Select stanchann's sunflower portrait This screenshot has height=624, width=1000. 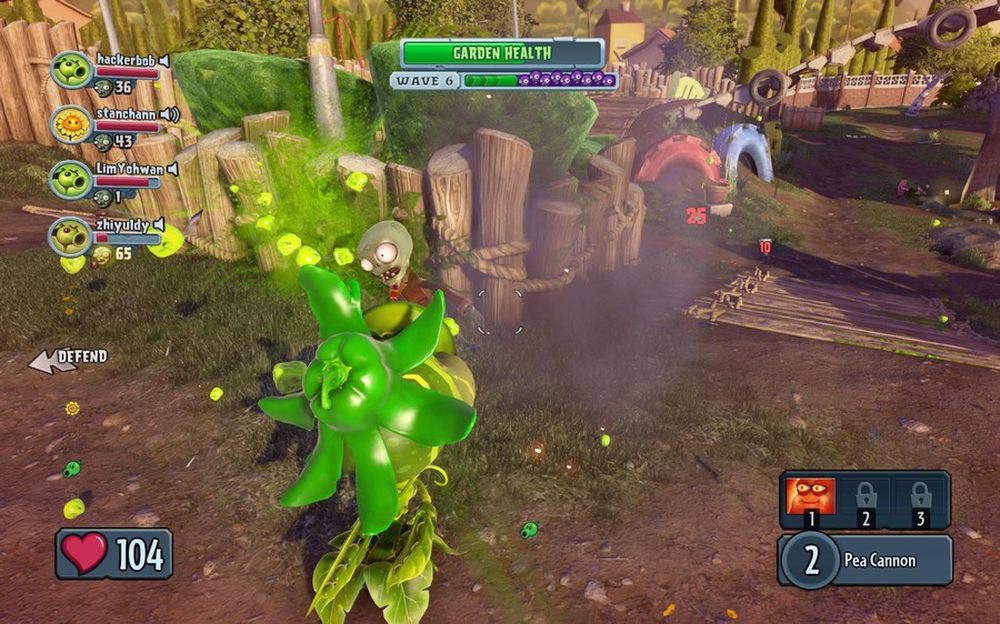pyautogui.click(x=71, y=125)
